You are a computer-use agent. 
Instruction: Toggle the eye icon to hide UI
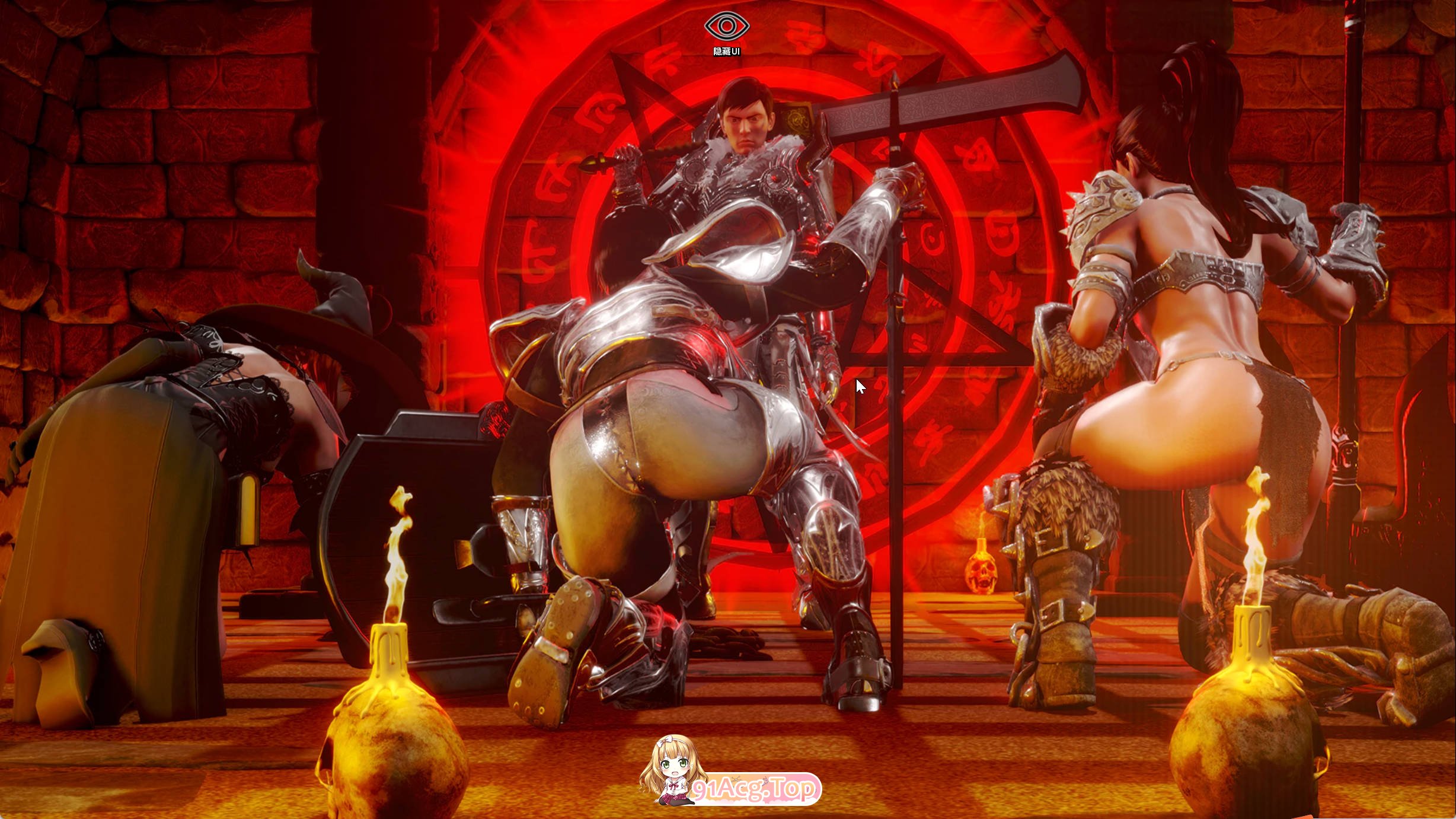coord(727,27)
